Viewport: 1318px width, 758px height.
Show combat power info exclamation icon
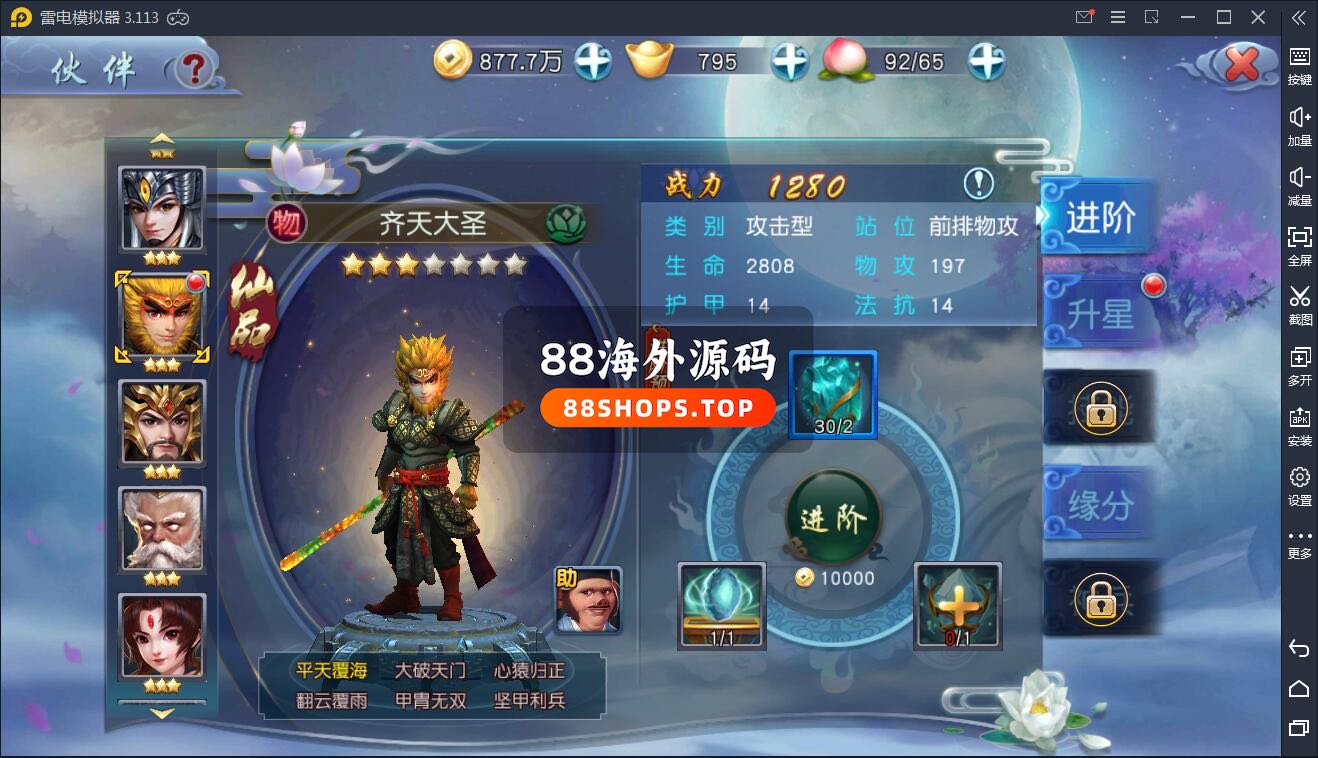tap(978, 184)
